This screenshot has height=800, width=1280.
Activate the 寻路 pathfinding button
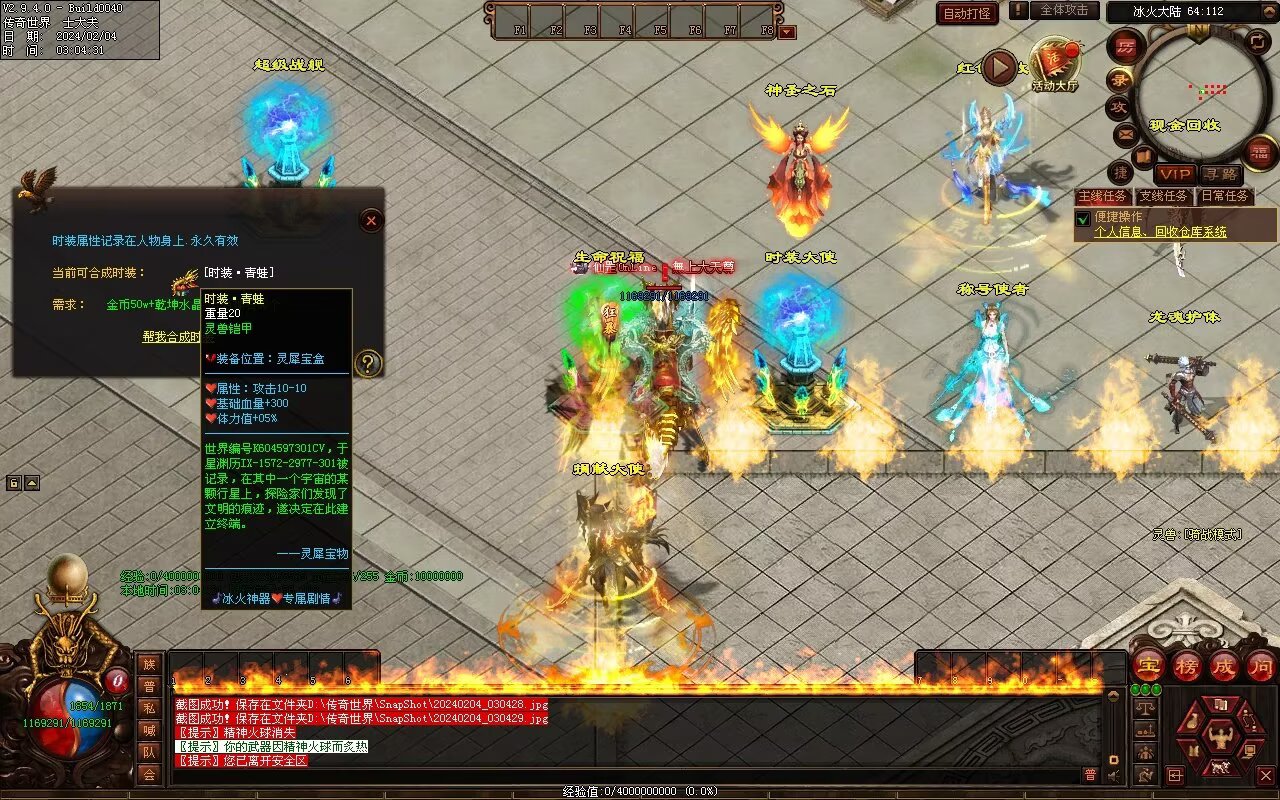click(1219, 174)
